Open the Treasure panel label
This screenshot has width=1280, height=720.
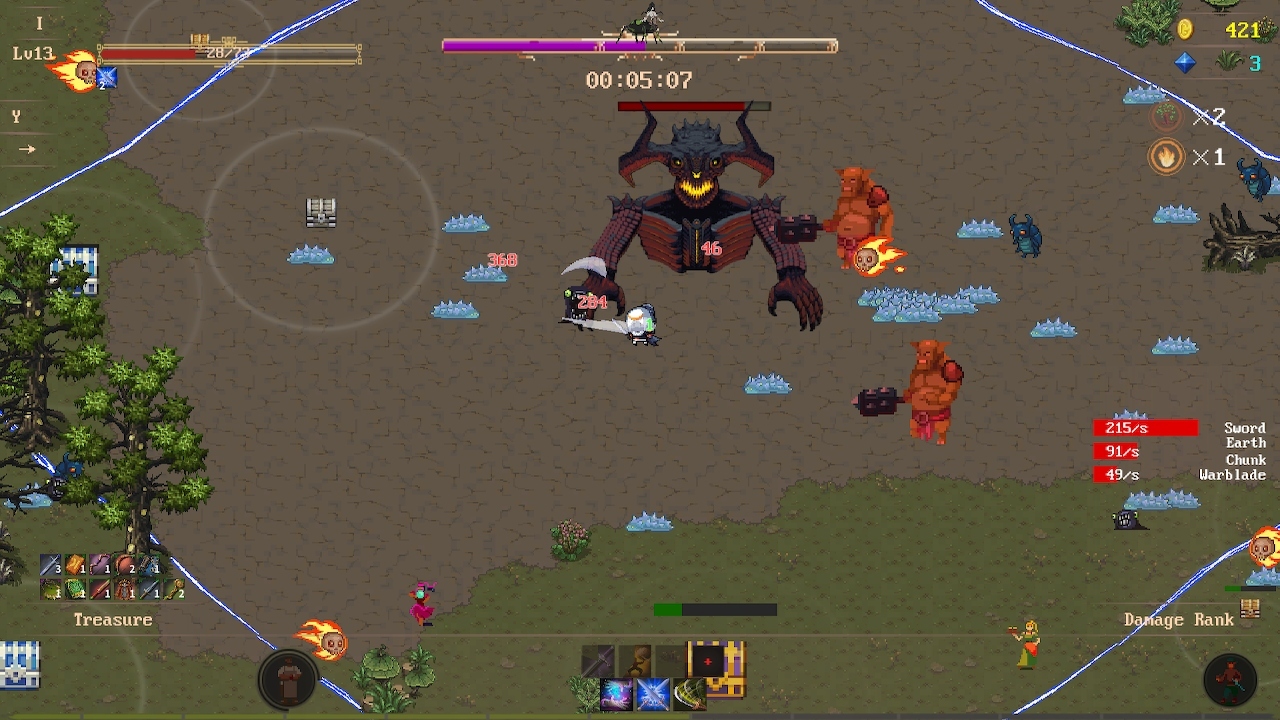(x=112, y=620)
